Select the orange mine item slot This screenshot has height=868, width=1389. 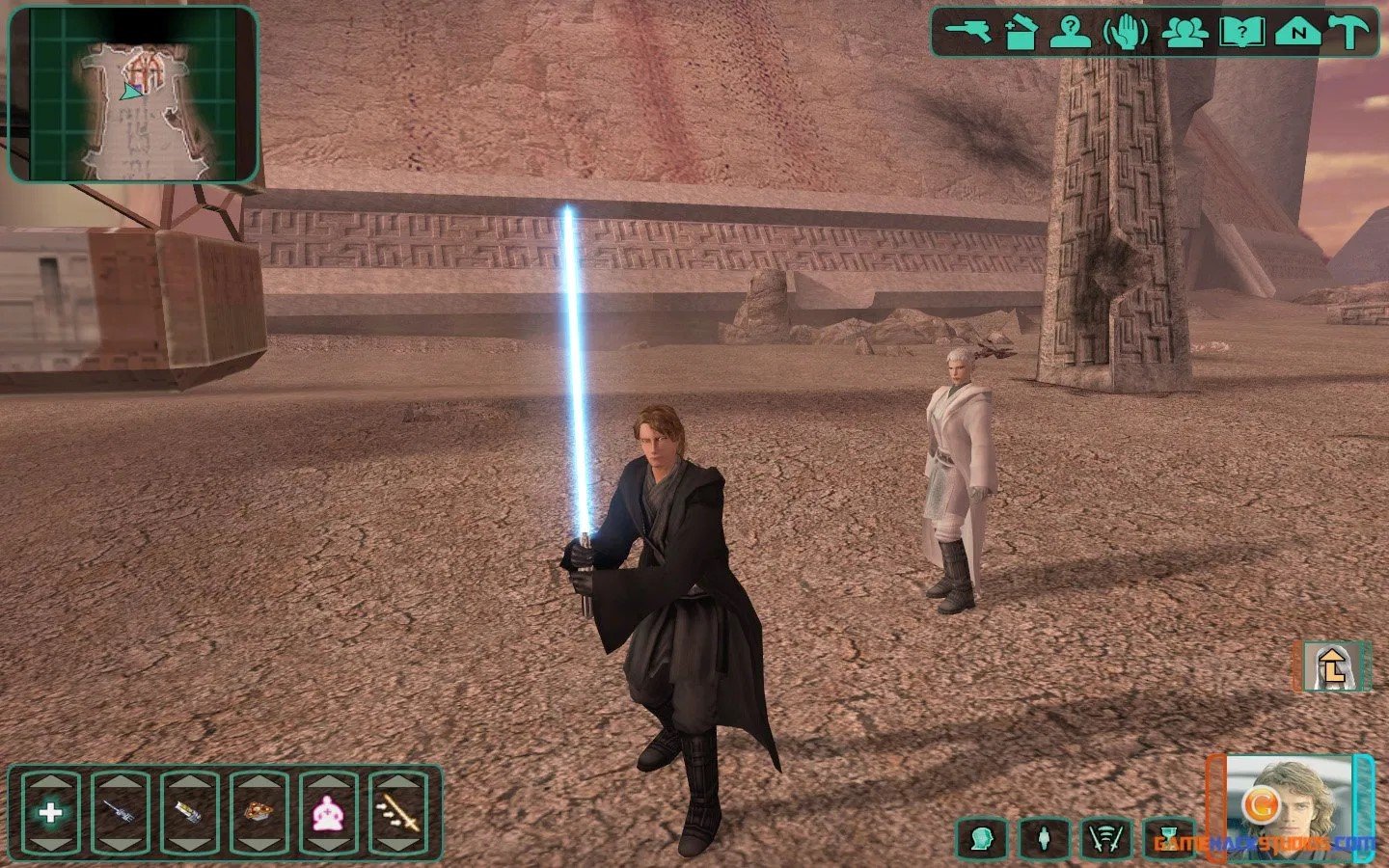(x=259, y=813)
